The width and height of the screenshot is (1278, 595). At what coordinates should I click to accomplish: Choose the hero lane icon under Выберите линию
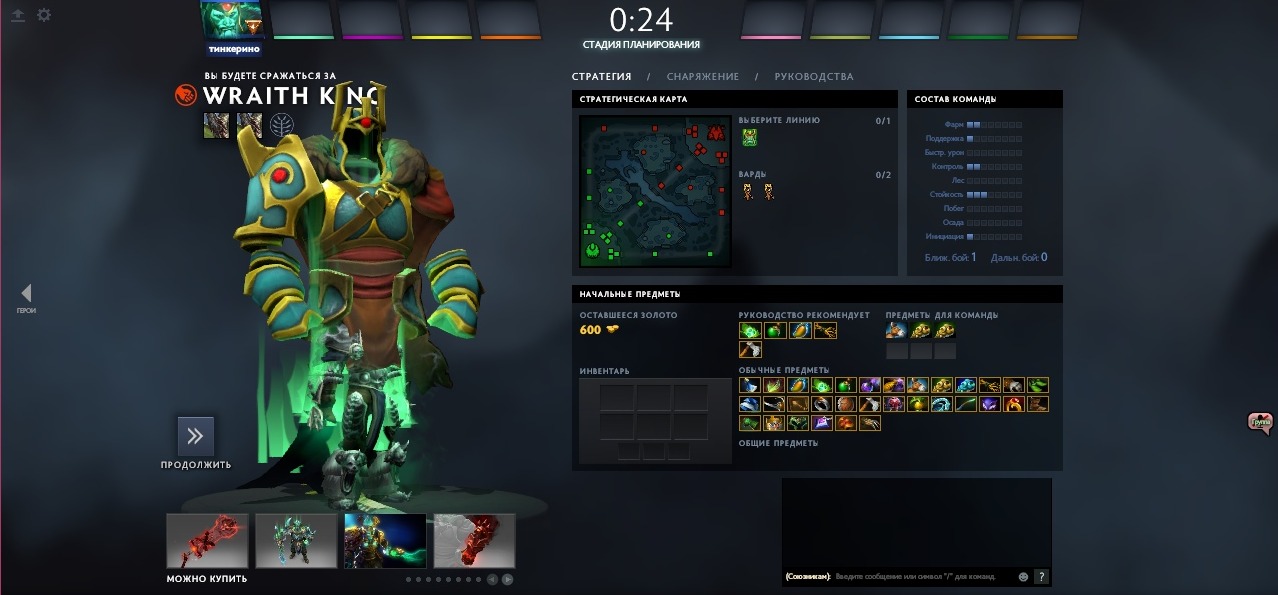tap(749, 138)
